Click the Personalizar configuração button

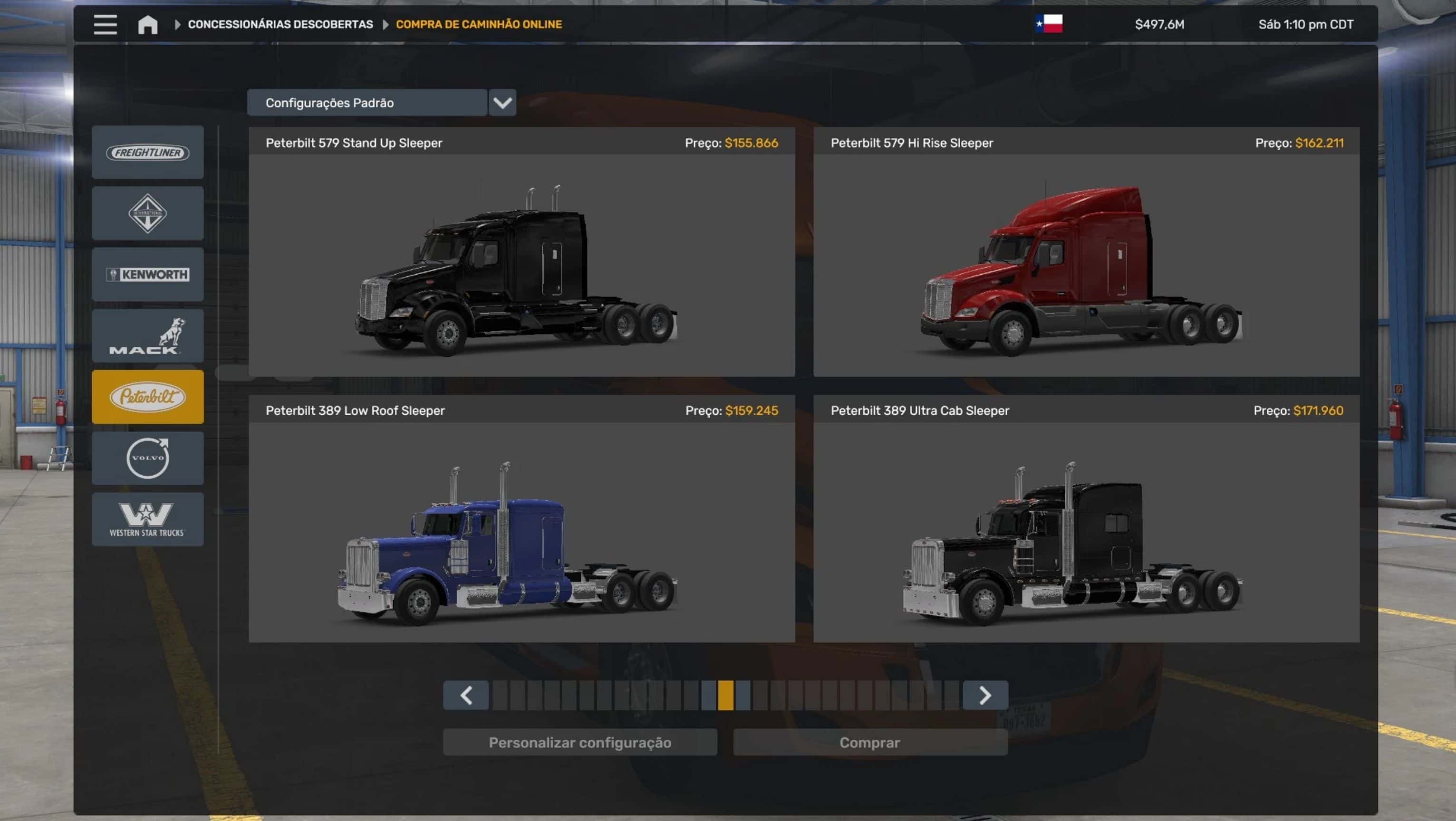pos(580,743)
